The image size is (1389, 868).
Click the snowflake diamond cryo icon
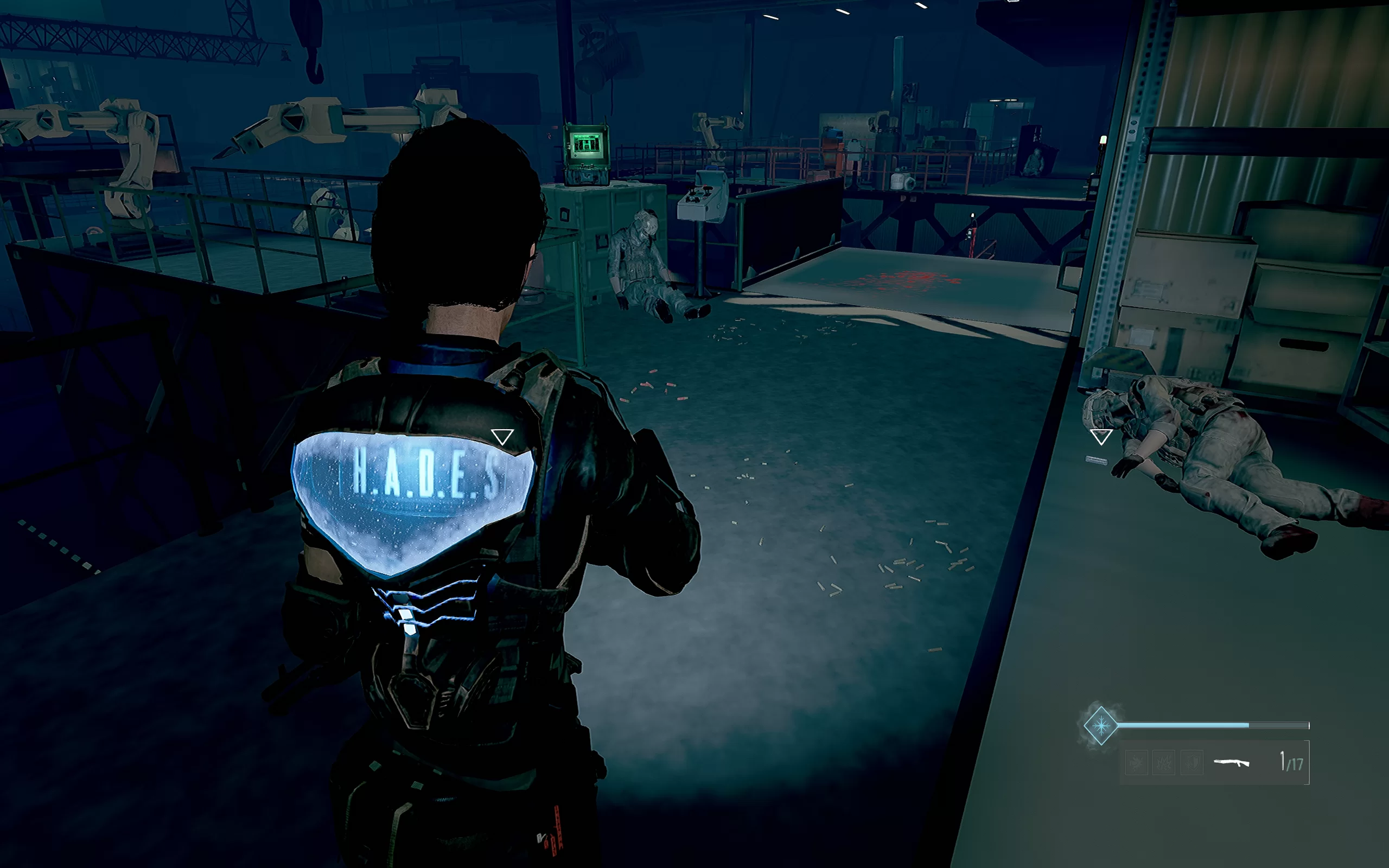[x=1100, y=726]
